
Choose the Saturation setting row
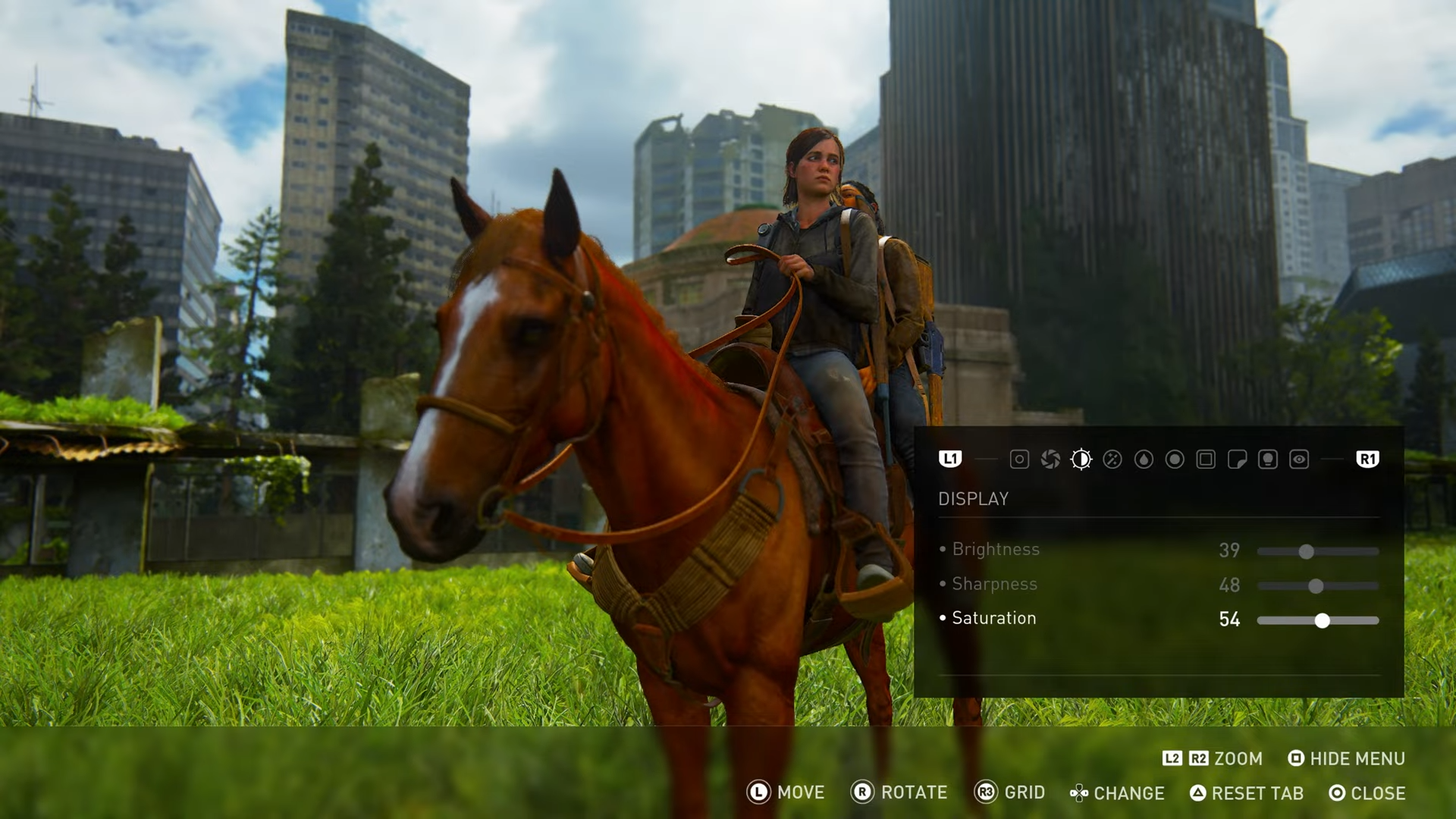point(993,619)
